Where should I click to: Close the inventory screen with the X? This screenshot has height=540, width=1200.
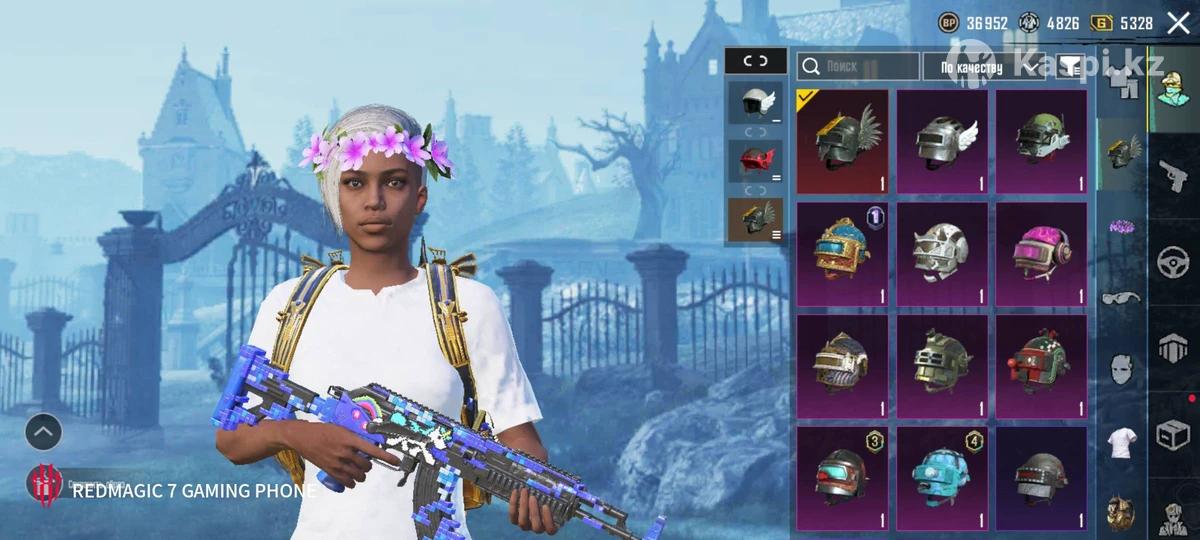(x=1178, y=23)
